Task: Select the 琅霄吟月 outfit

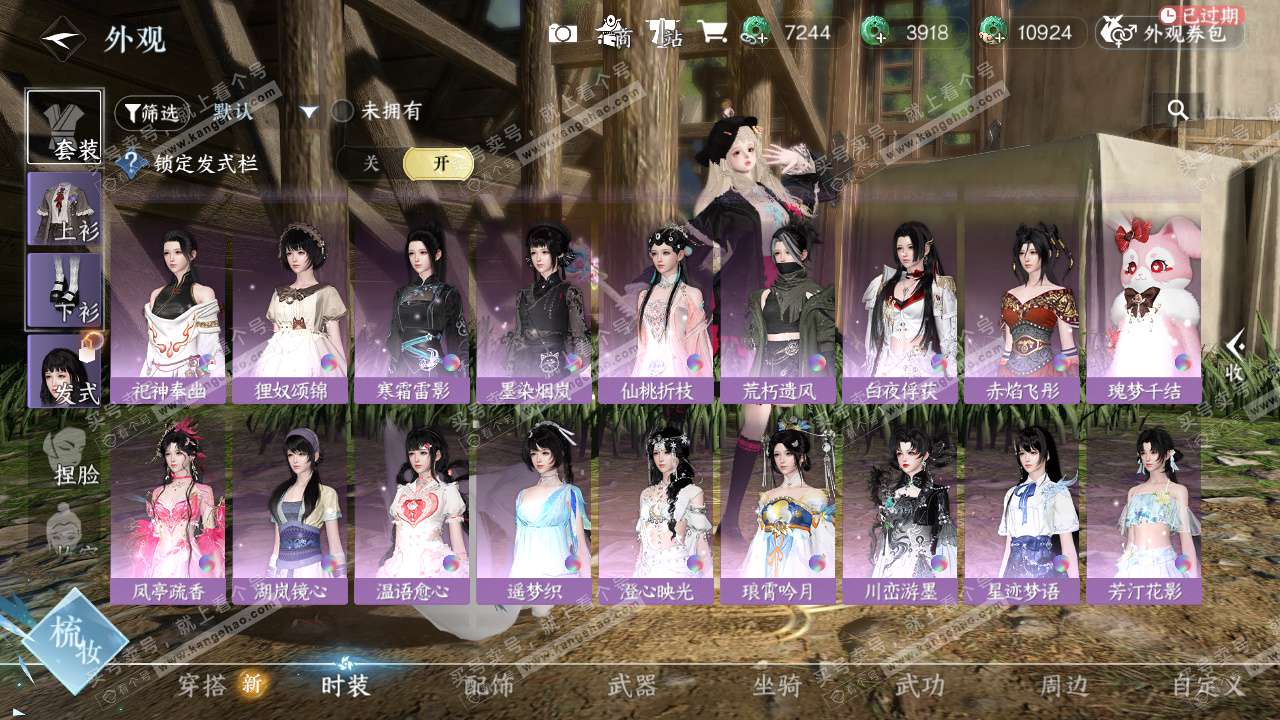Action: pos(778,510)
